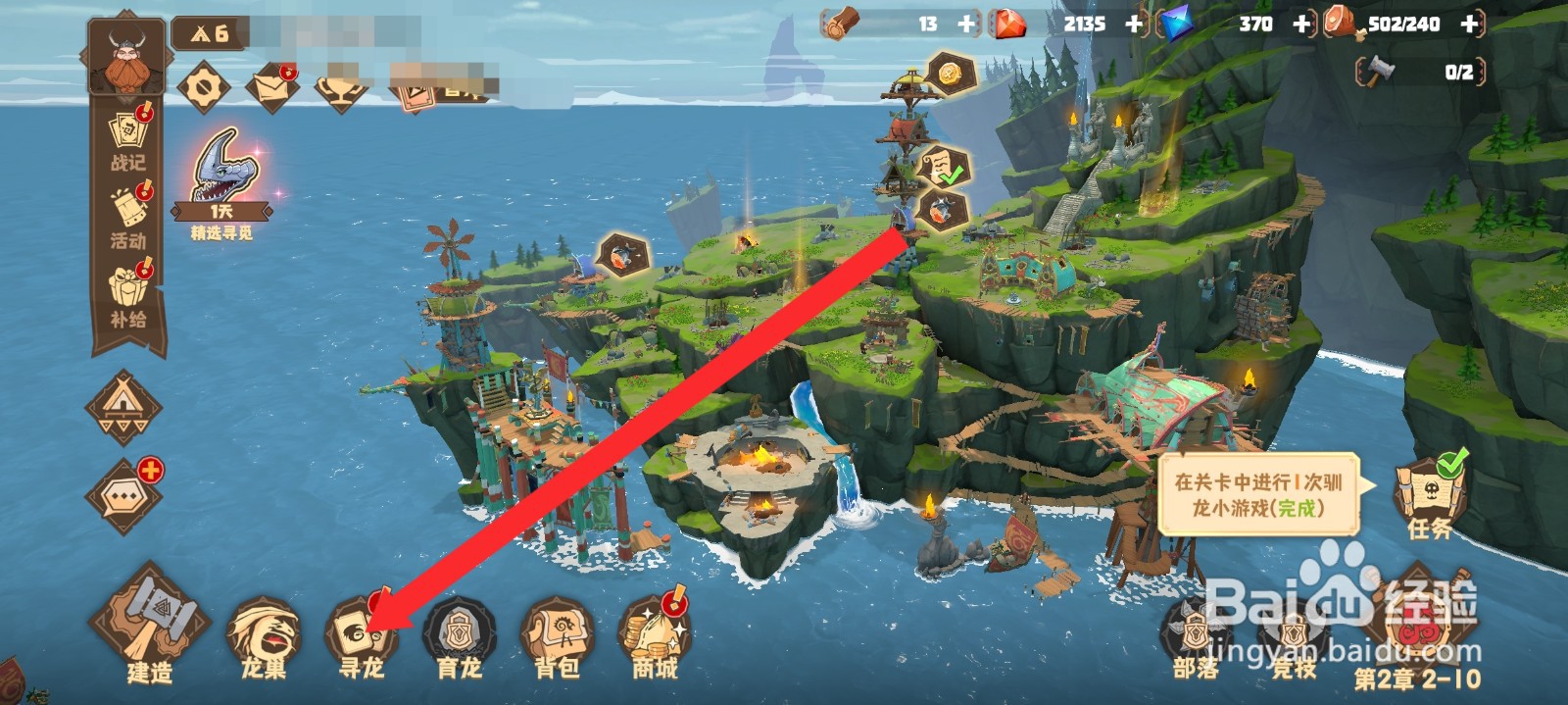Add more red gems with plus

click(x=1134, y=24)
